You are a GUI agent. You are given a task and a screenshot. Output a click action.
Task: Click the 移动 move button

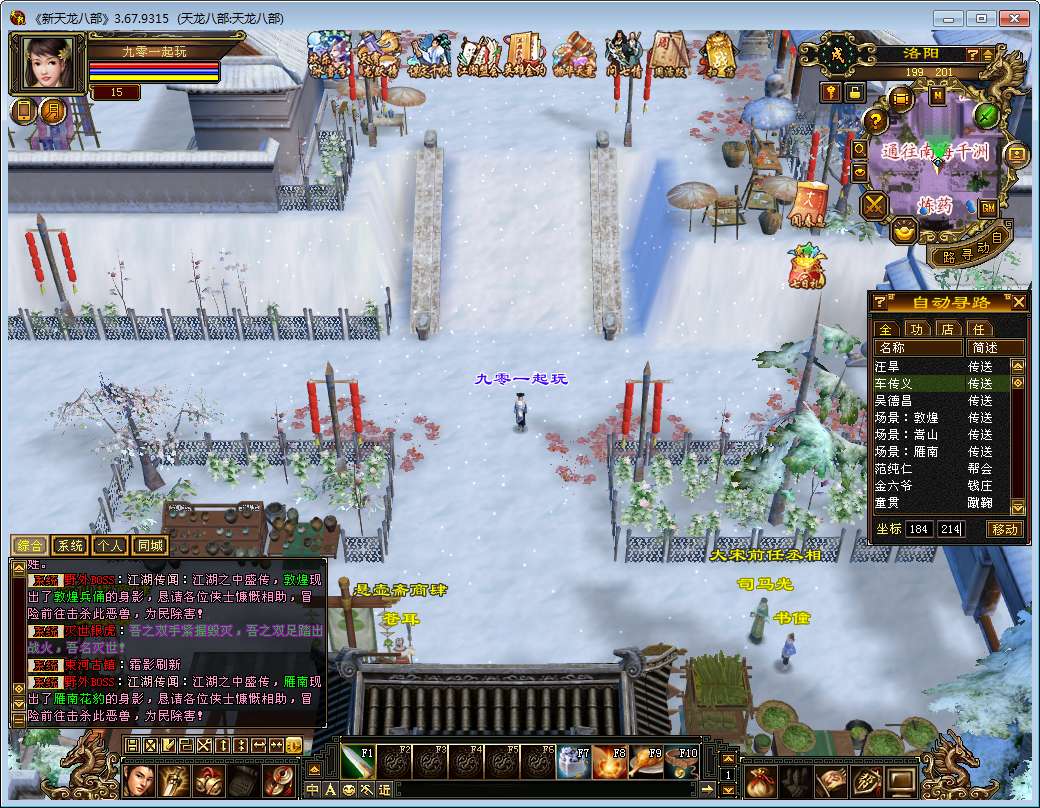click(x=1005, y=529)
